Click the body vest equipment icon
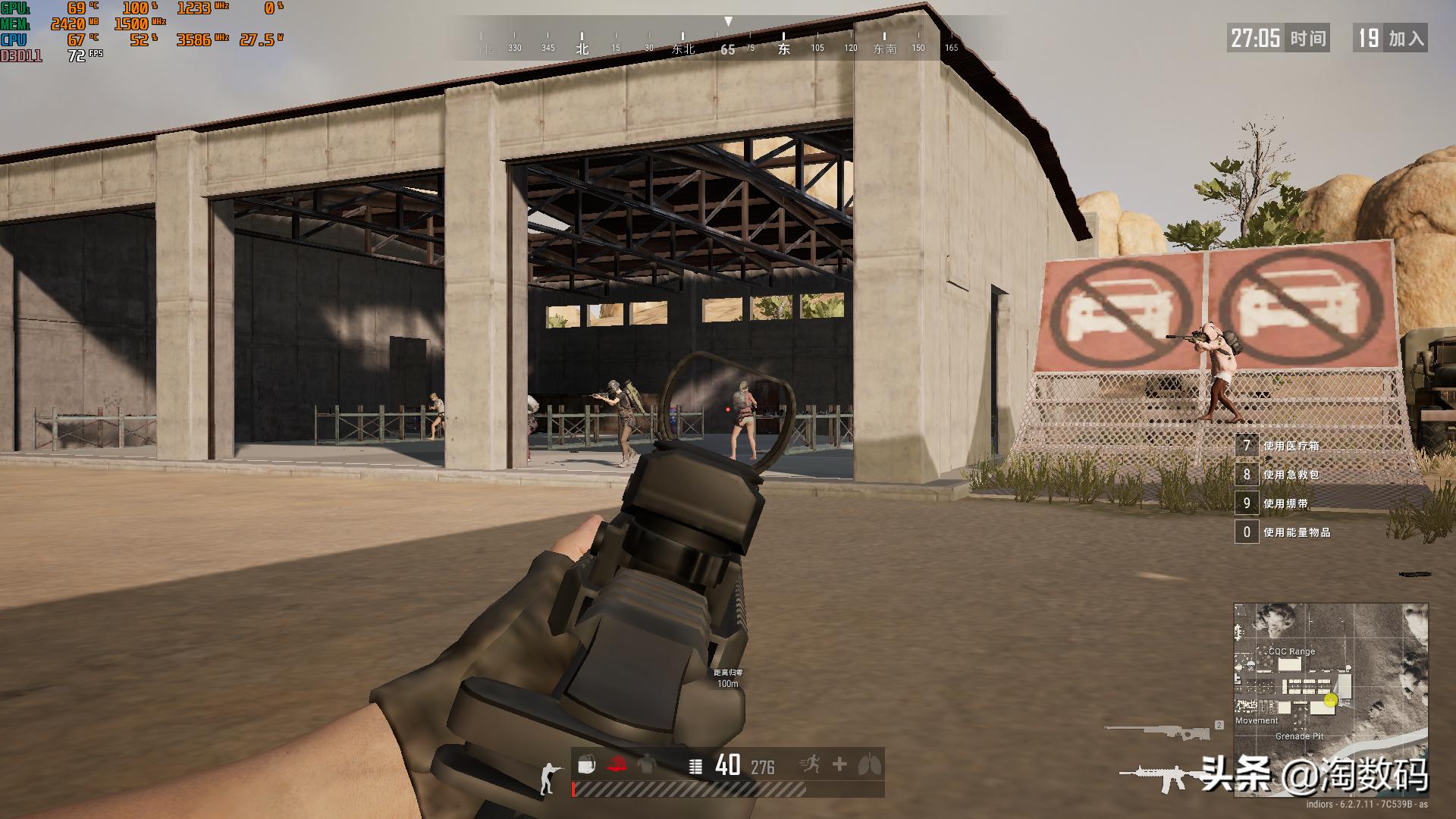 tap(645, 765)
